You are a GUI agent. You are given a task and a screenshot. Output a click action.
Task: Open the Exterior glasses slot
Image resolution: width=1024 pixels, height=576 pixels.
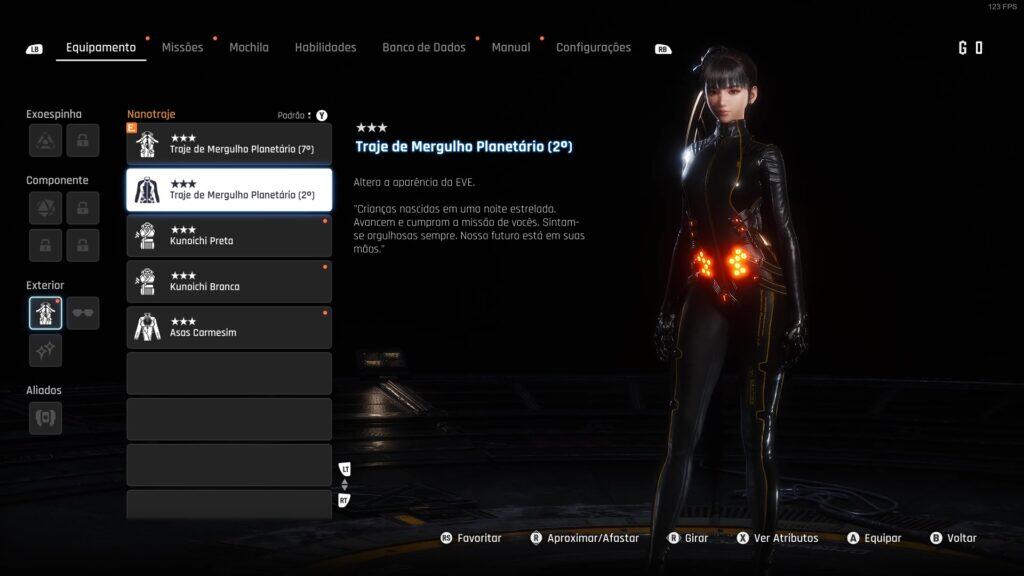point(83,313)
